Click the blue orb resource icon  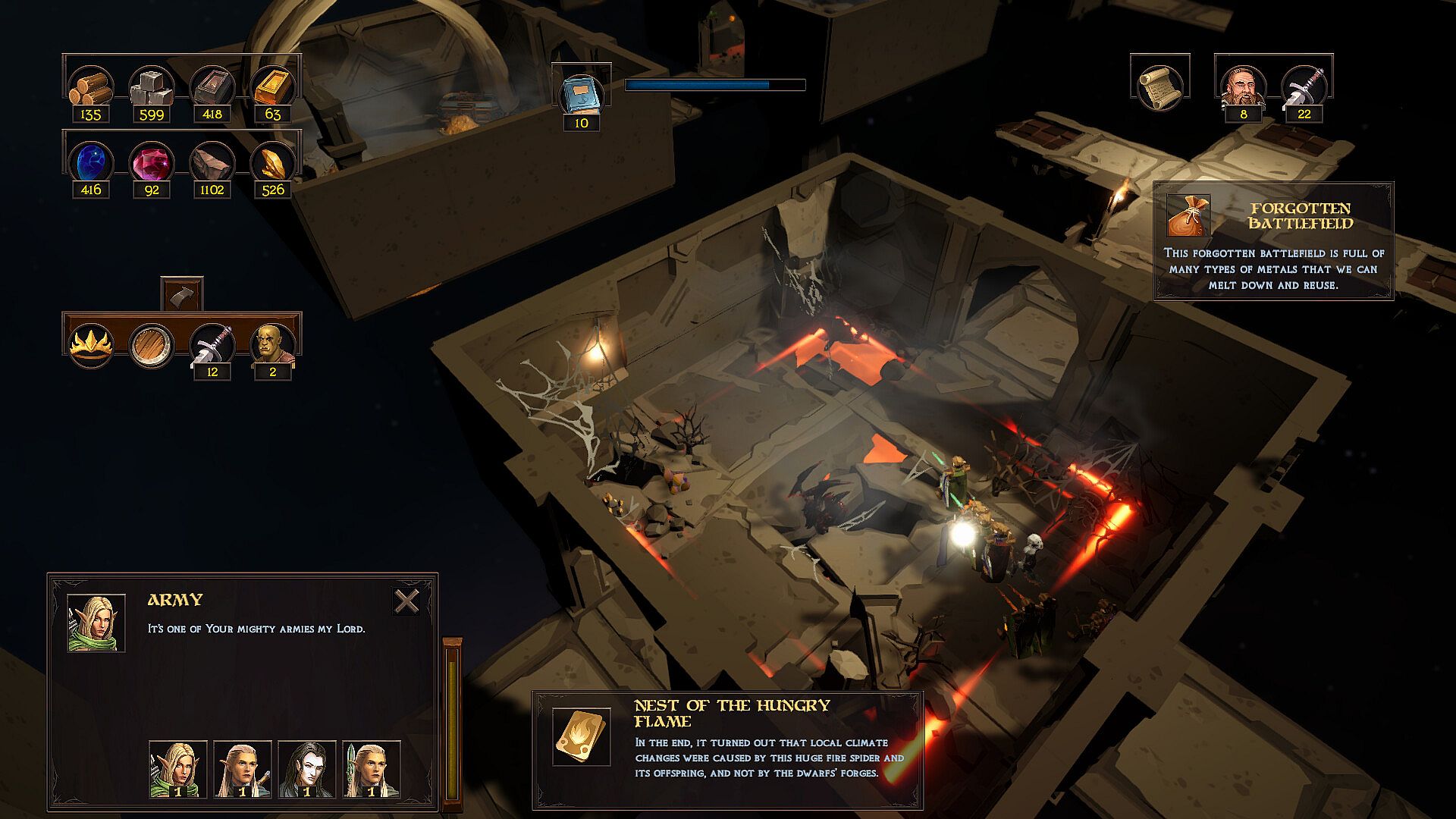point(91,162)
